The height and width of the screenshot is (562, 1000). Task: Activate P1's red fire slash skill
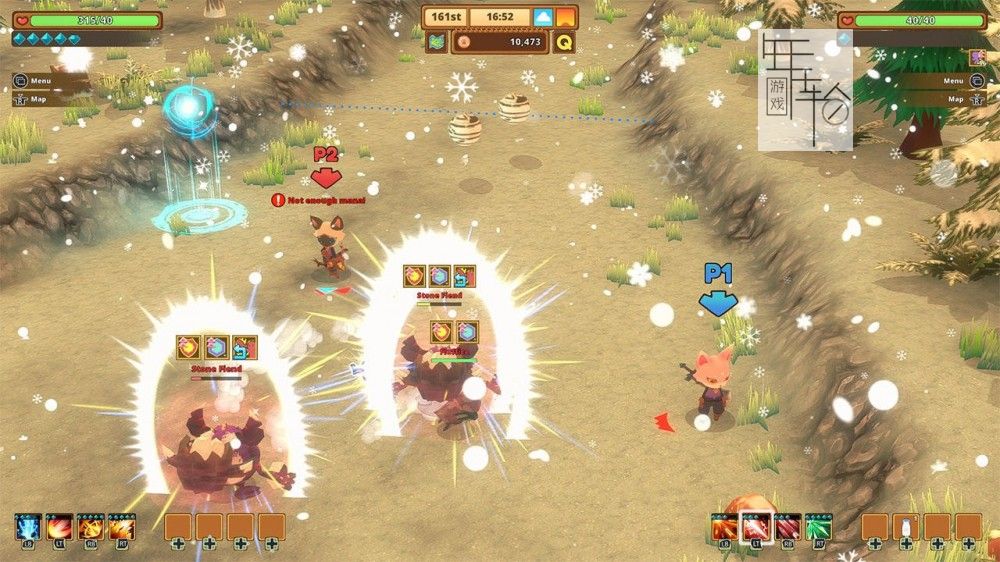59,526
